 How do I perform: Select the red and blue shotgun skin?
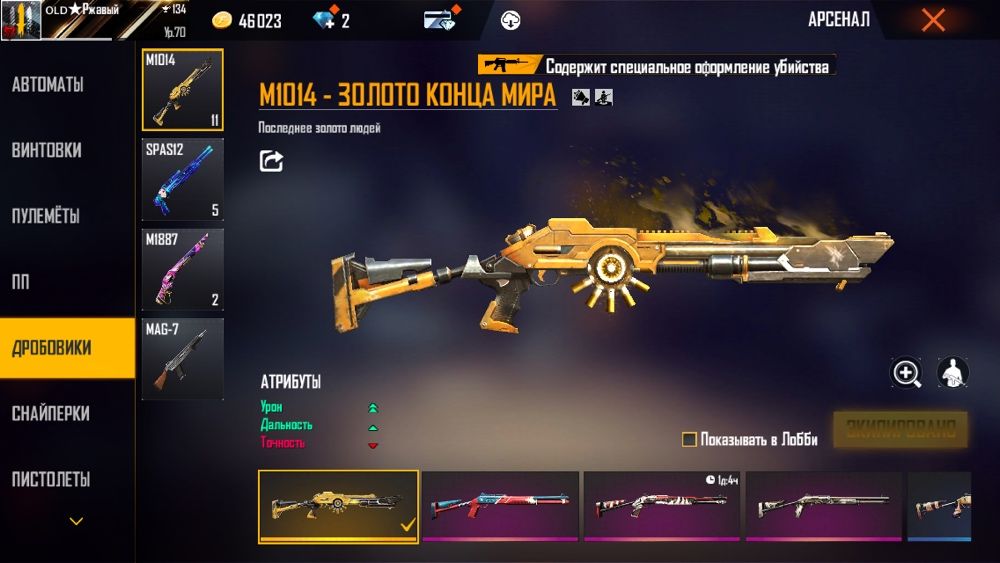click(500, 506)
